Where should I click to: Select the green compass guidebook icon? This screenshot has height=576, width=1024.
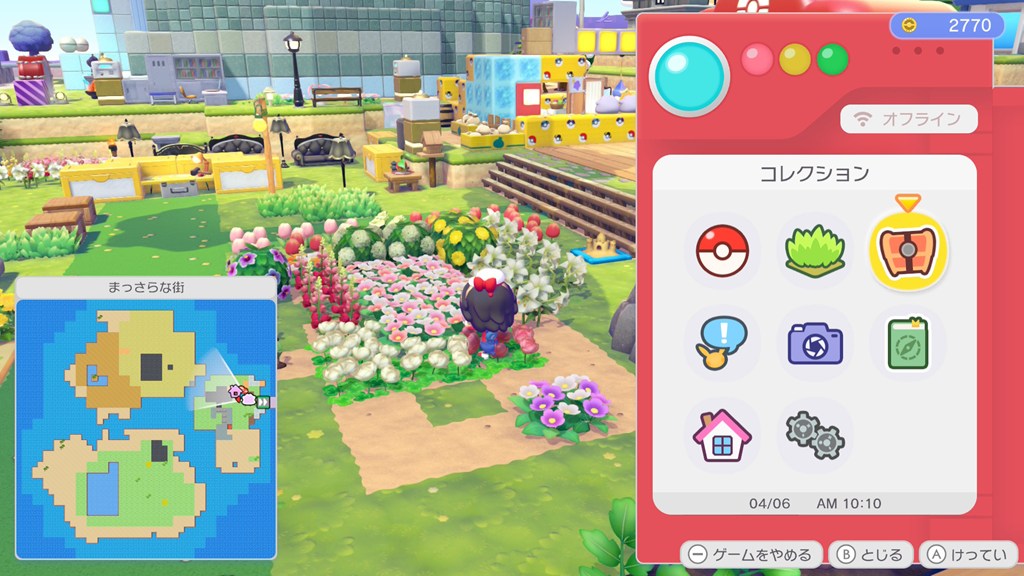[908, 343]
